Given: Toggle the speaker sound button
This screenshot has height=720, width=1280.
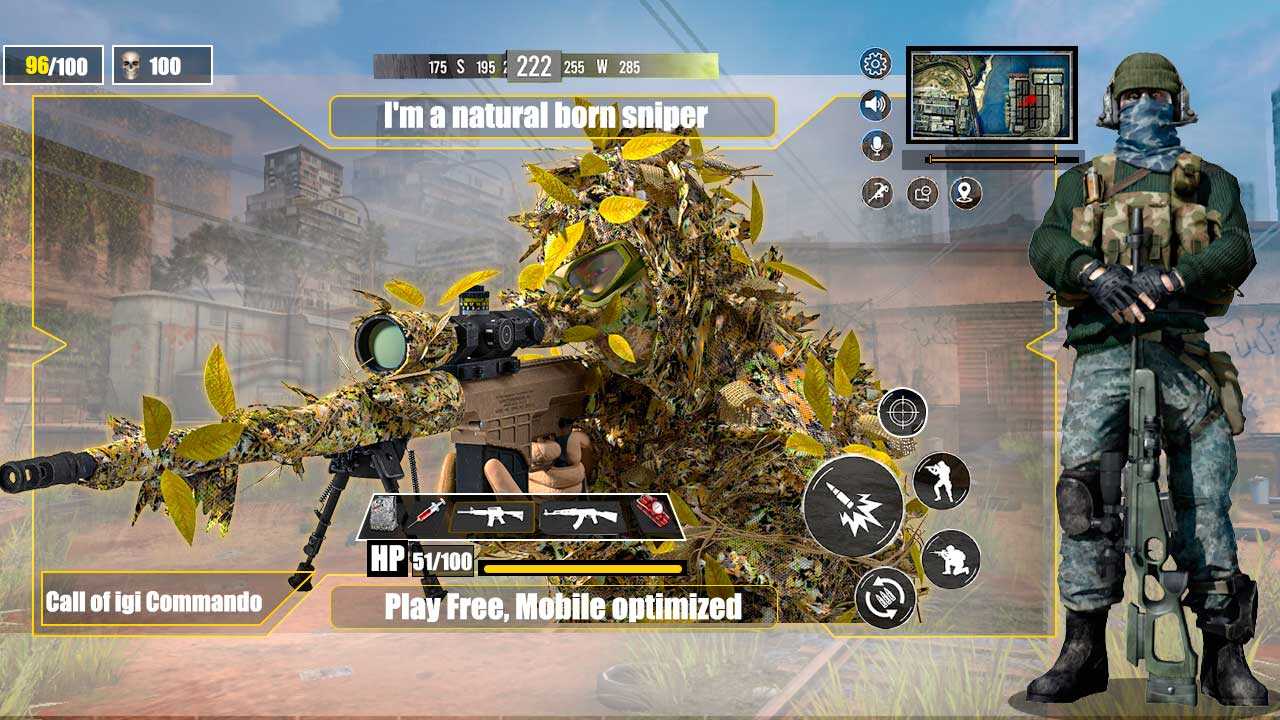Looking at the screenshot, I should click(876, 105).
